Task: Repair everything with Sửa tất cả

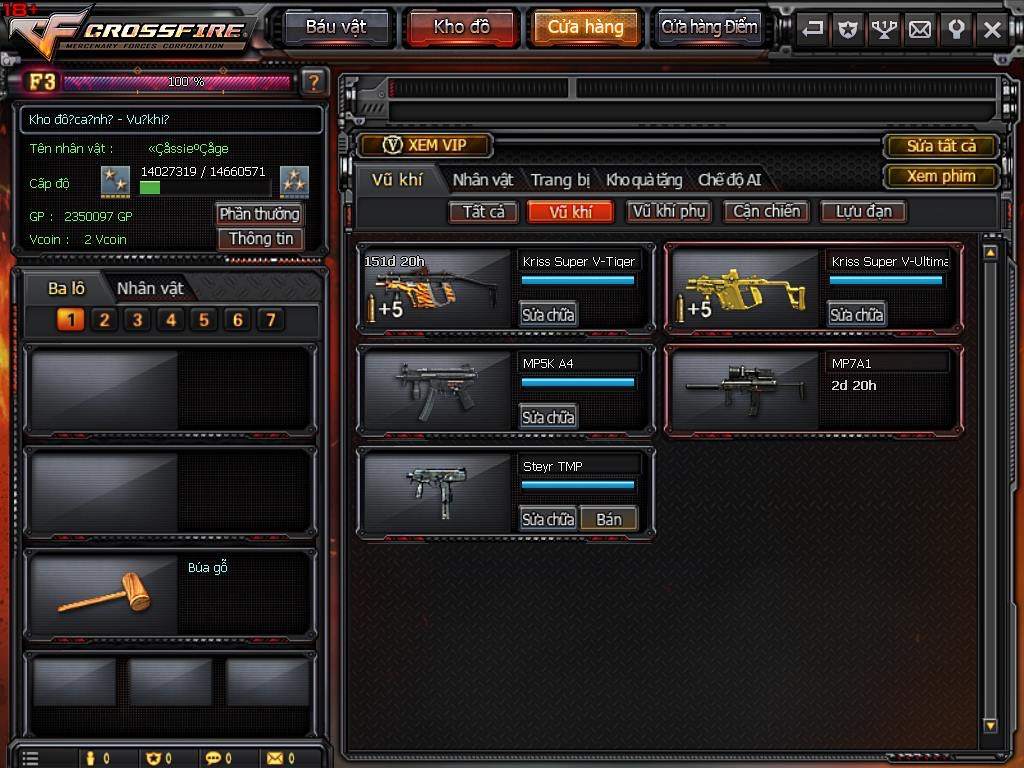Action: tap(940, 146)
